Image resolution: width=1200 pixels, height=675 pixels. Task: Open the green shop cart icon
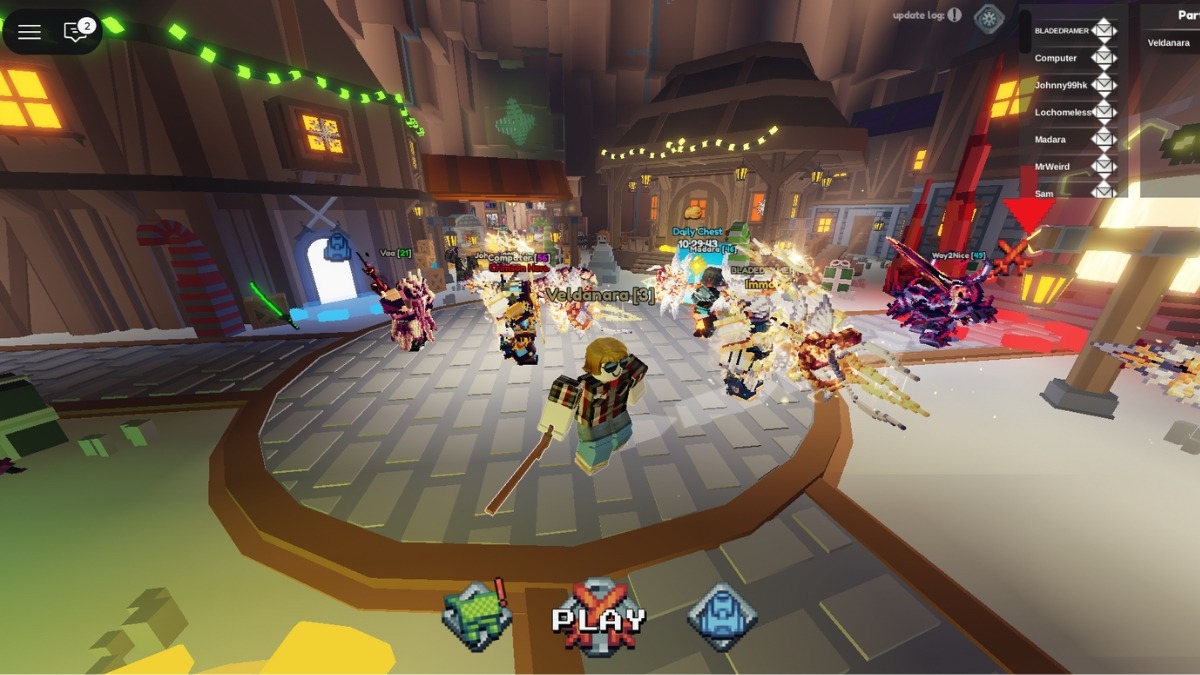pos(477,616)
